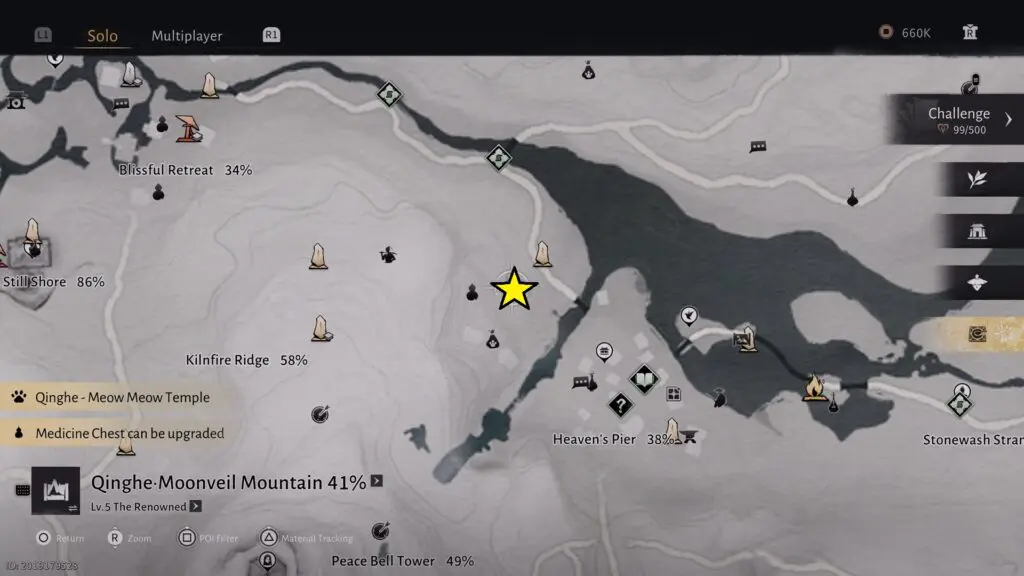Switch to the Multiplayer tab
Screen dimensions: 1024x576
tap(187, 36)
